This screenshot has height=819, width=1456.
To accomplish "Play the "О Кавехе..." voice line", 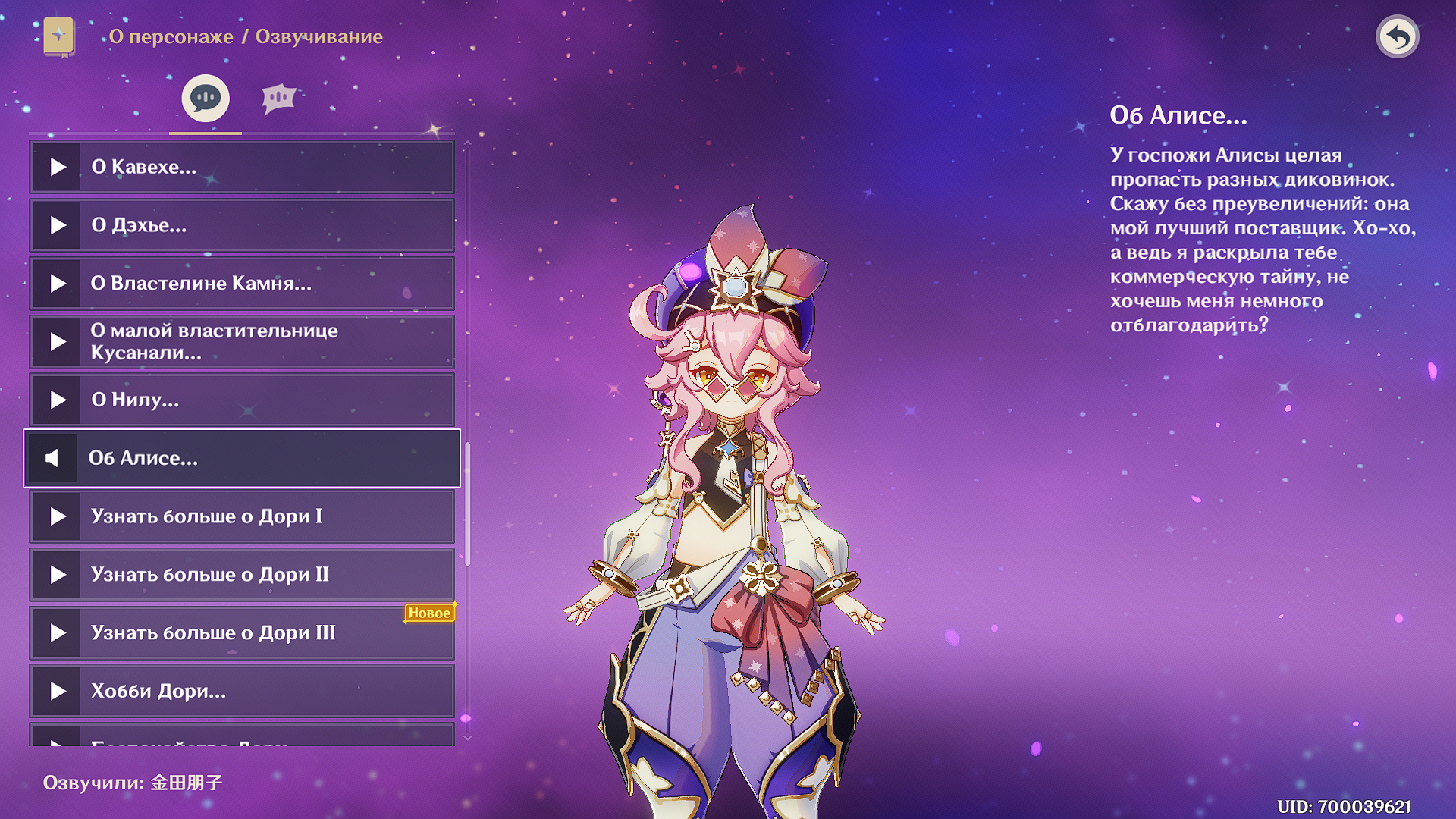I will tap(58, 167).
